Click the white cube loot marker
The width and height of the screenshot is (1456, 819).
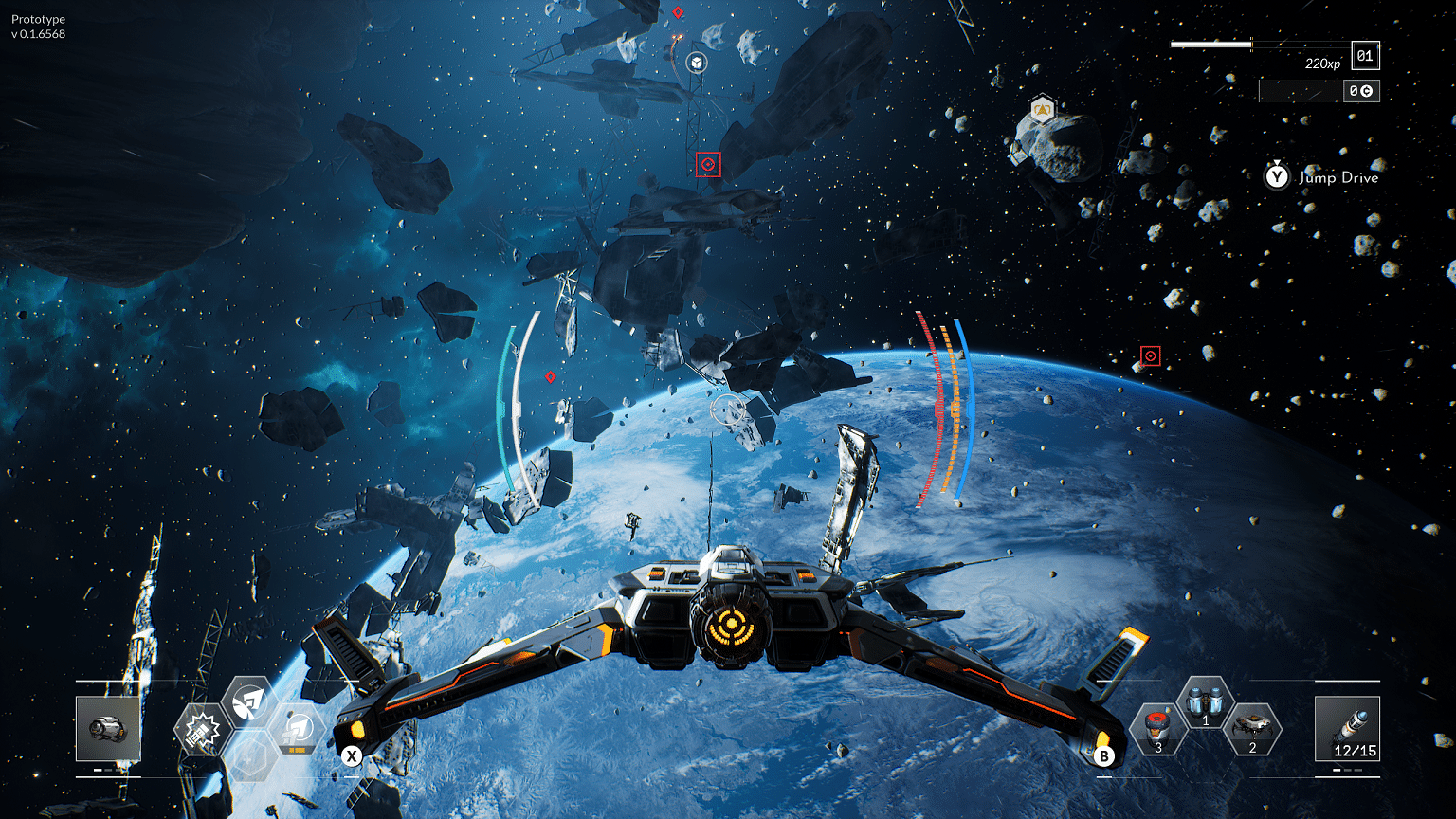697,64
